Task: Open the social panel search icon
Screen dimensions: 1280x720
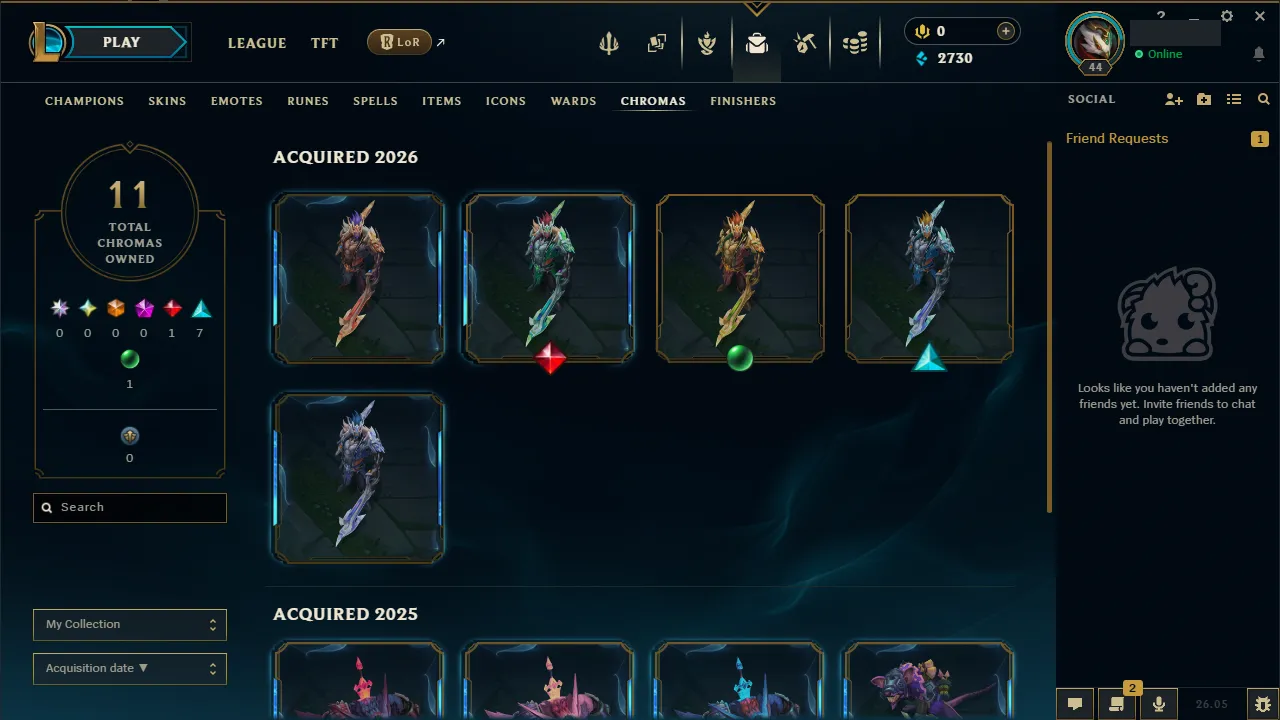Action: [x=1263, y=99]
